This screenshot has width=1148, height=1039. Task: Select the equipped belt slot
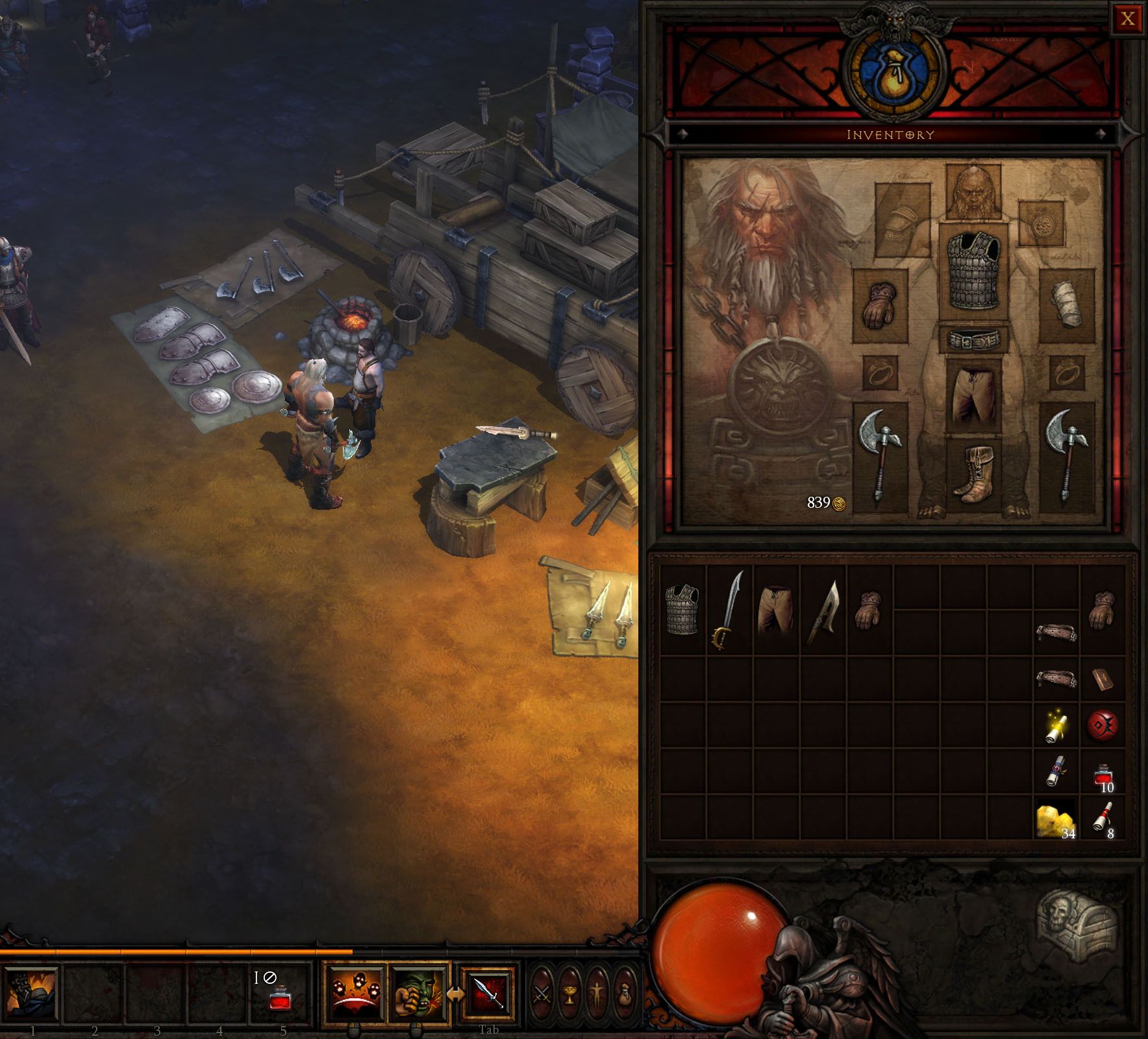click(x=973, y=340)
